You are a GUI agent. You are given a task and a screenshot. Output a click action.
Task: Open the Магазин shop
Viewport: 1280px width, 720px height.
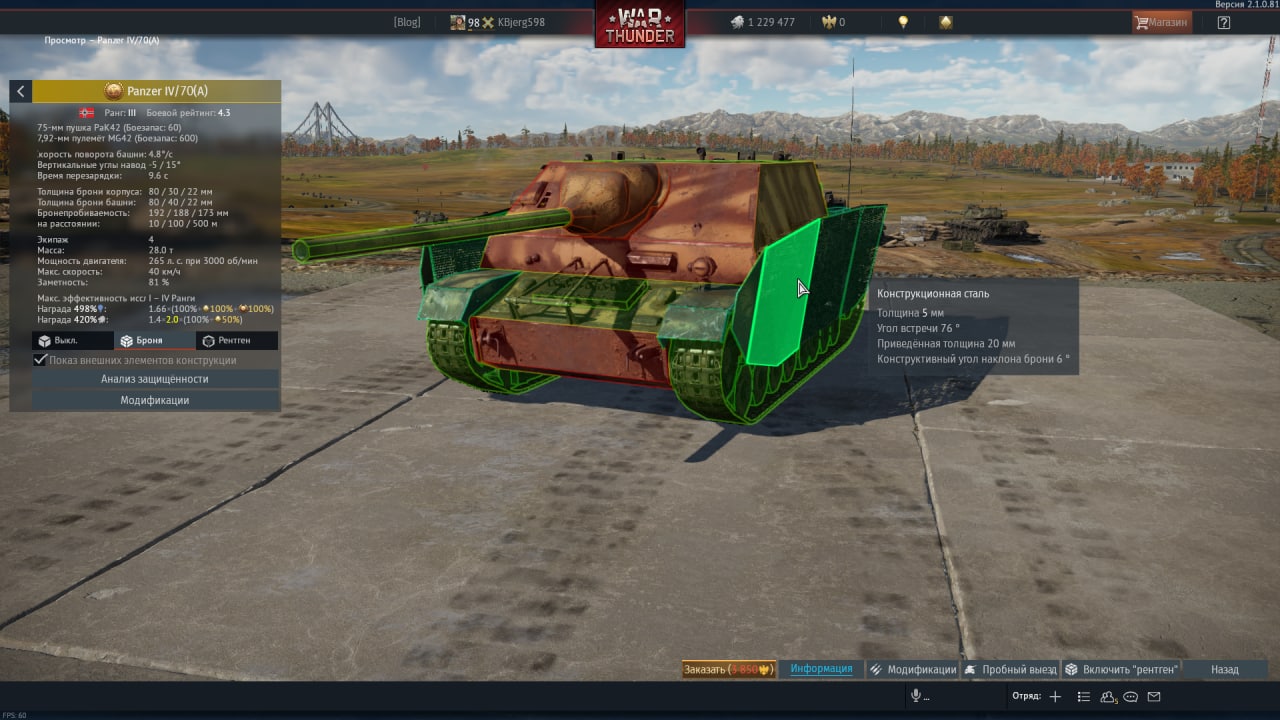(x=1161, y=22)
